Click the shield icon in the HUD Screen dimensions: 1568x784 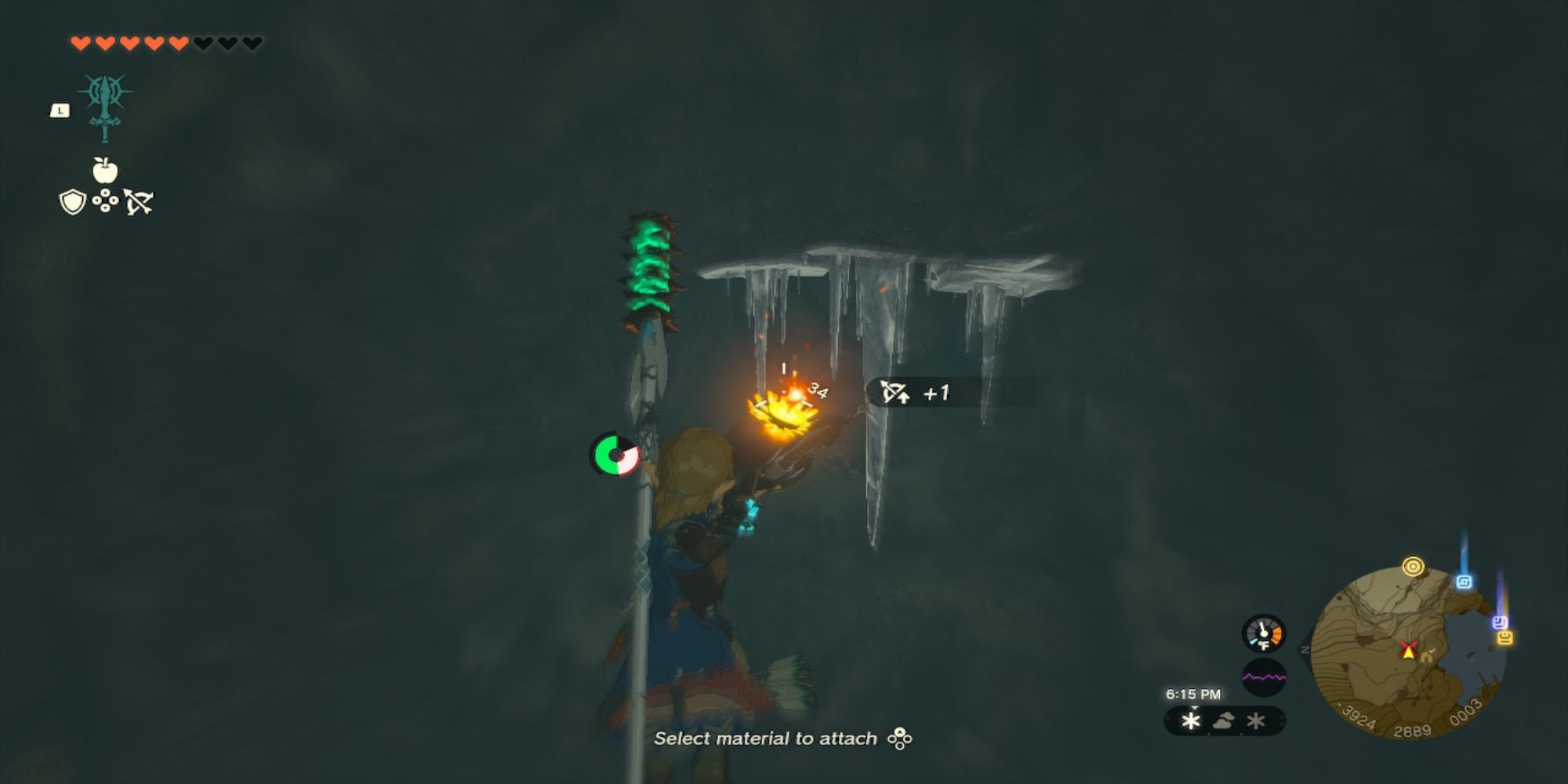pos(72,202)
